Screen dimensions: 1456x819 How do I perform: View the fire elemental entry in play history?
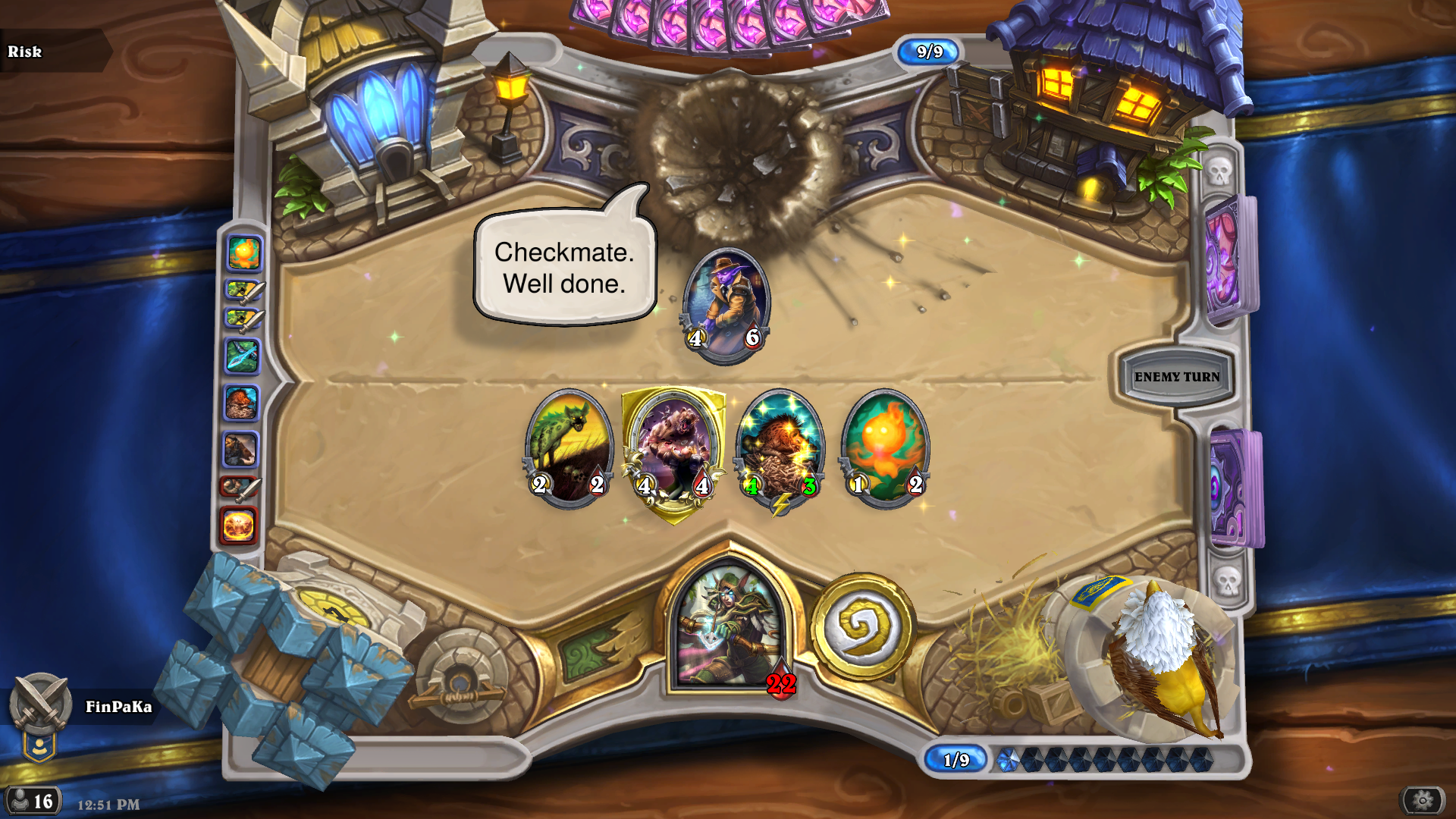click(244, 253)
